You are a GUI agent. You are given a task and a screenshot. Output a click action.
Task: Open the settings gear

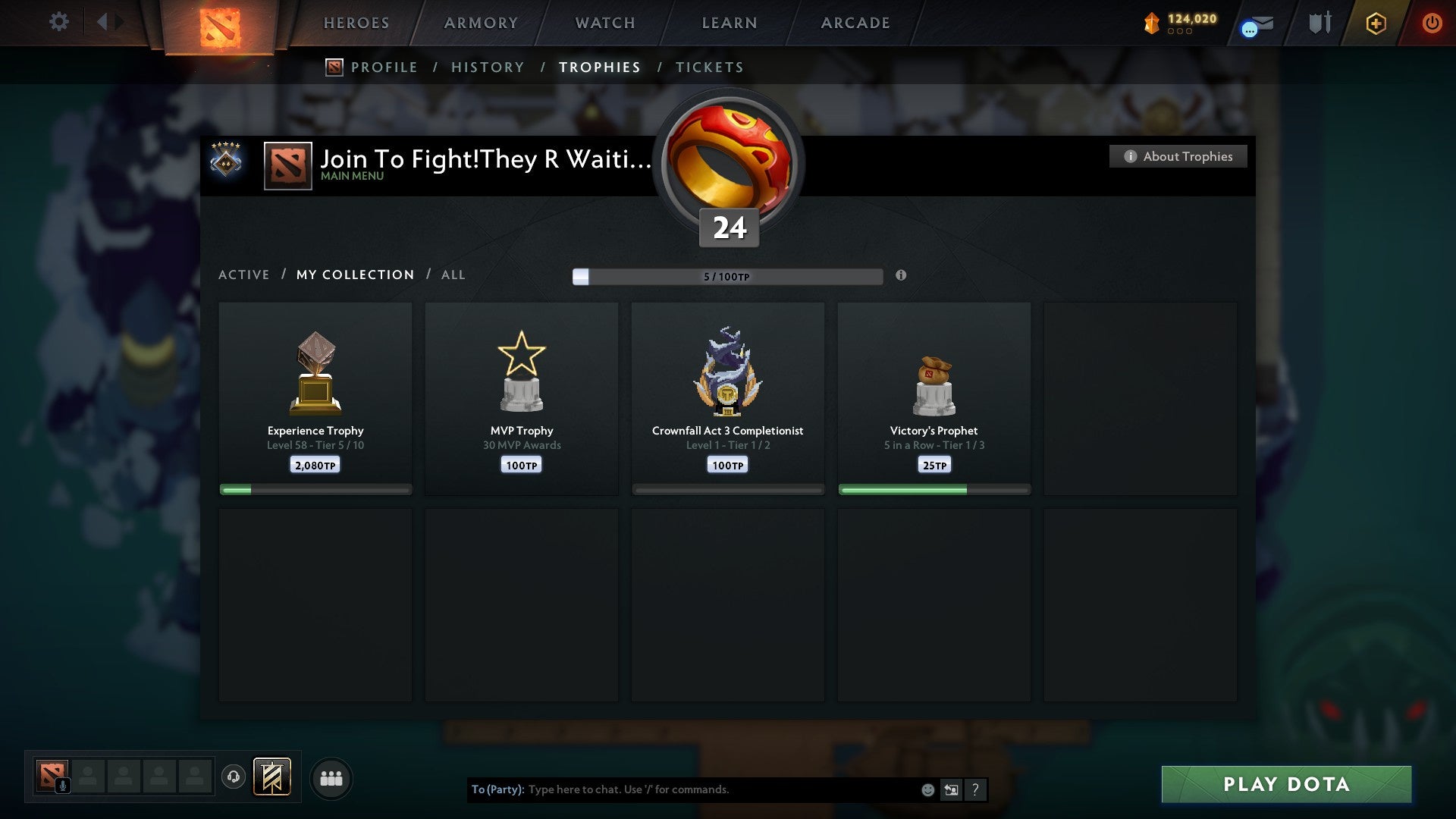tap(59, 22)
